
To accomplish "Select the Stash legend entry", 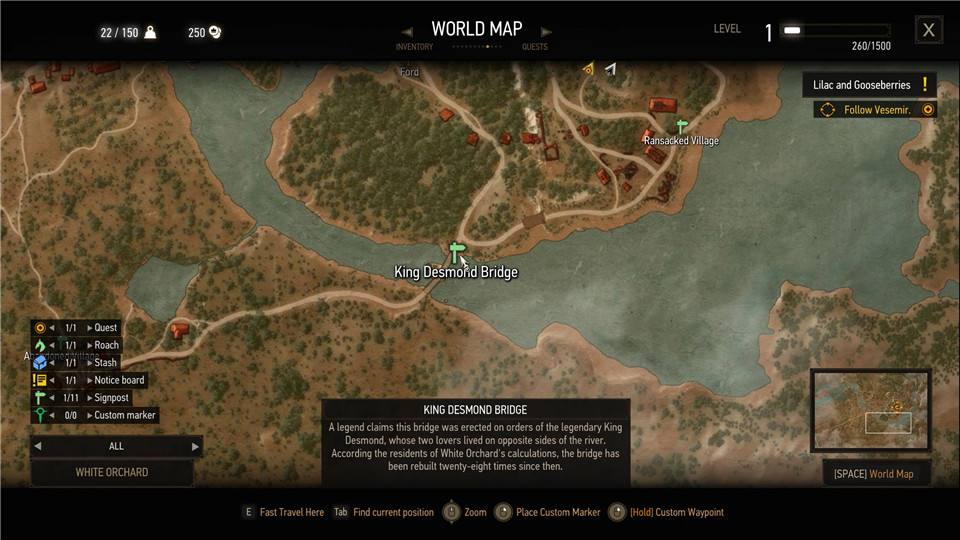I will [x=106, y=363].
